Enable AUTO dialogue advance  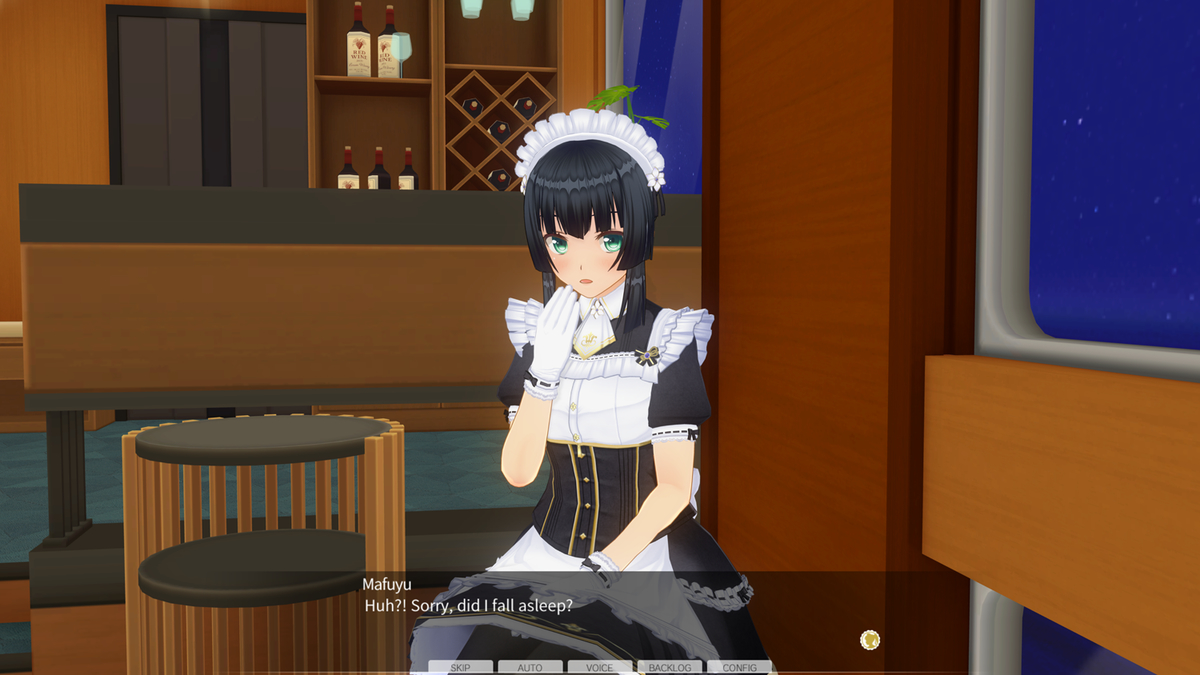coord(530,667)
